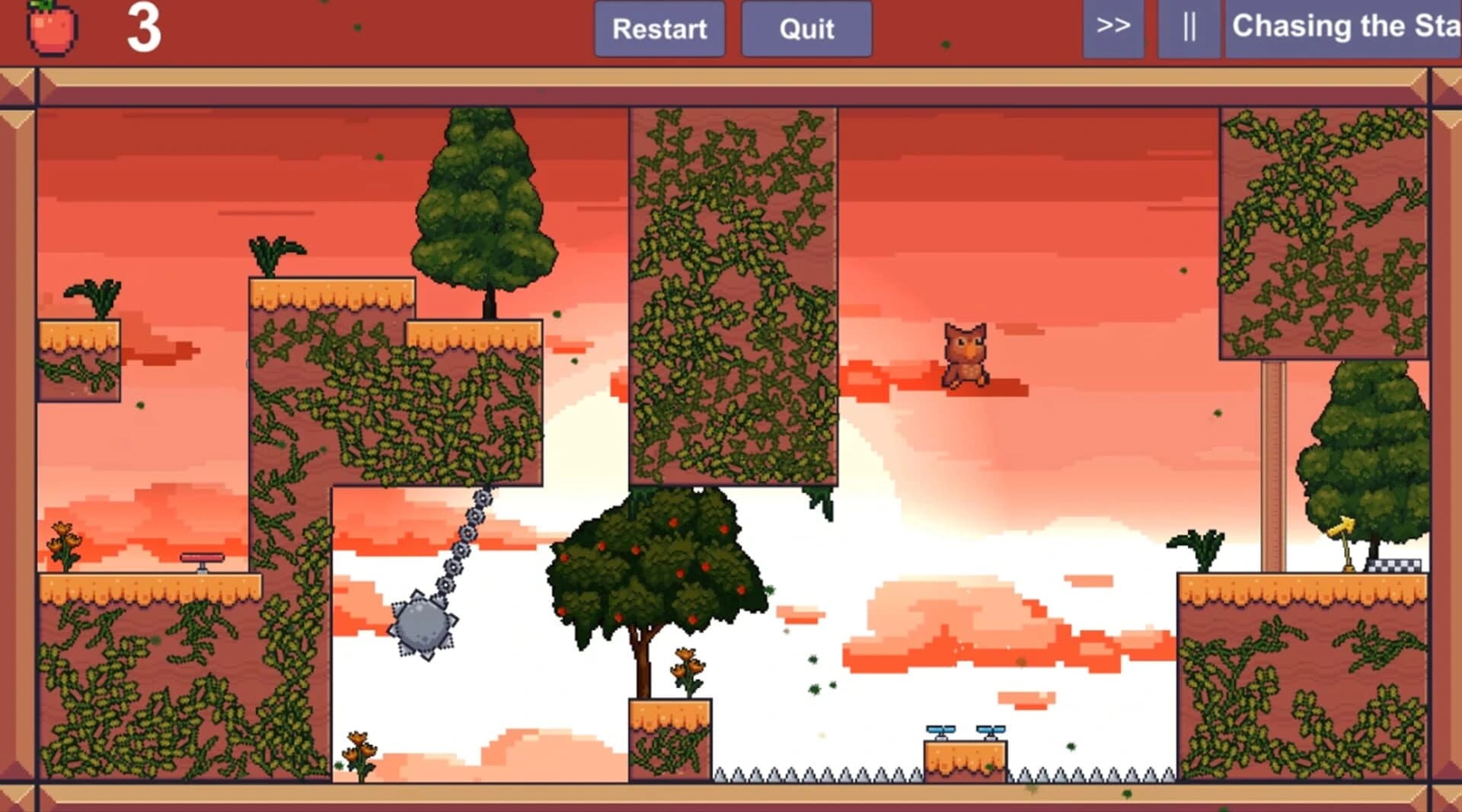Click the left blue fan propeller
The image size is (1462, 812).
tap(940, 731)
